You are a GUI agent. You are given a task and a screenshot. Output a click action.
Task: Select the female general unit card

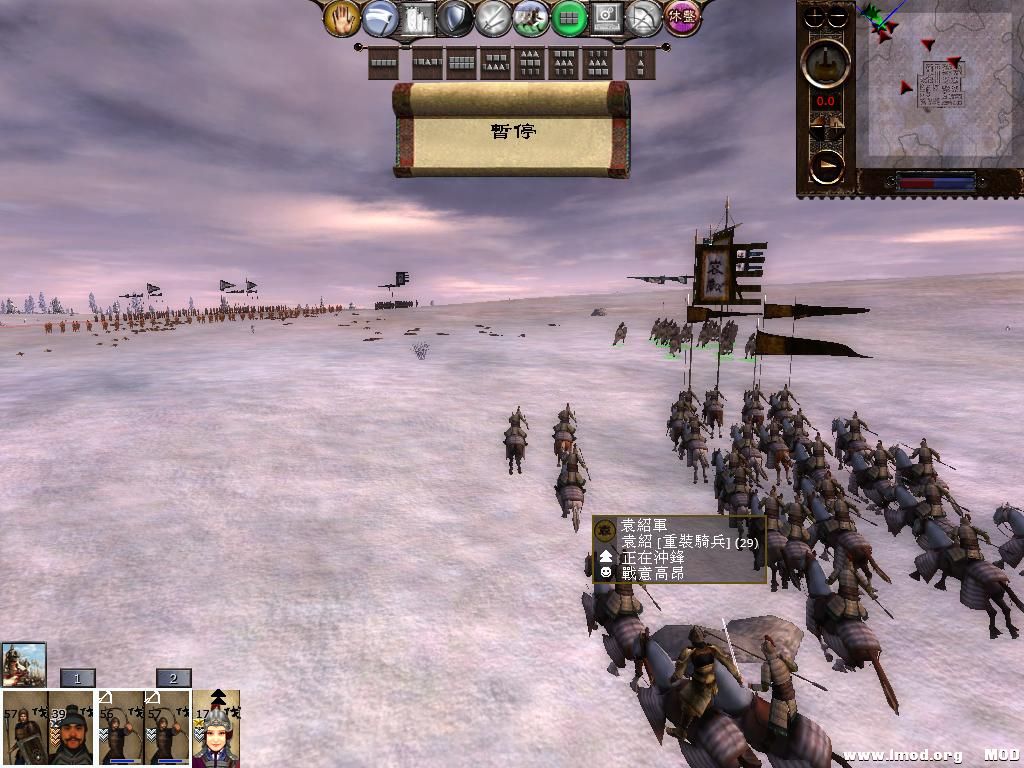[216, 730]
